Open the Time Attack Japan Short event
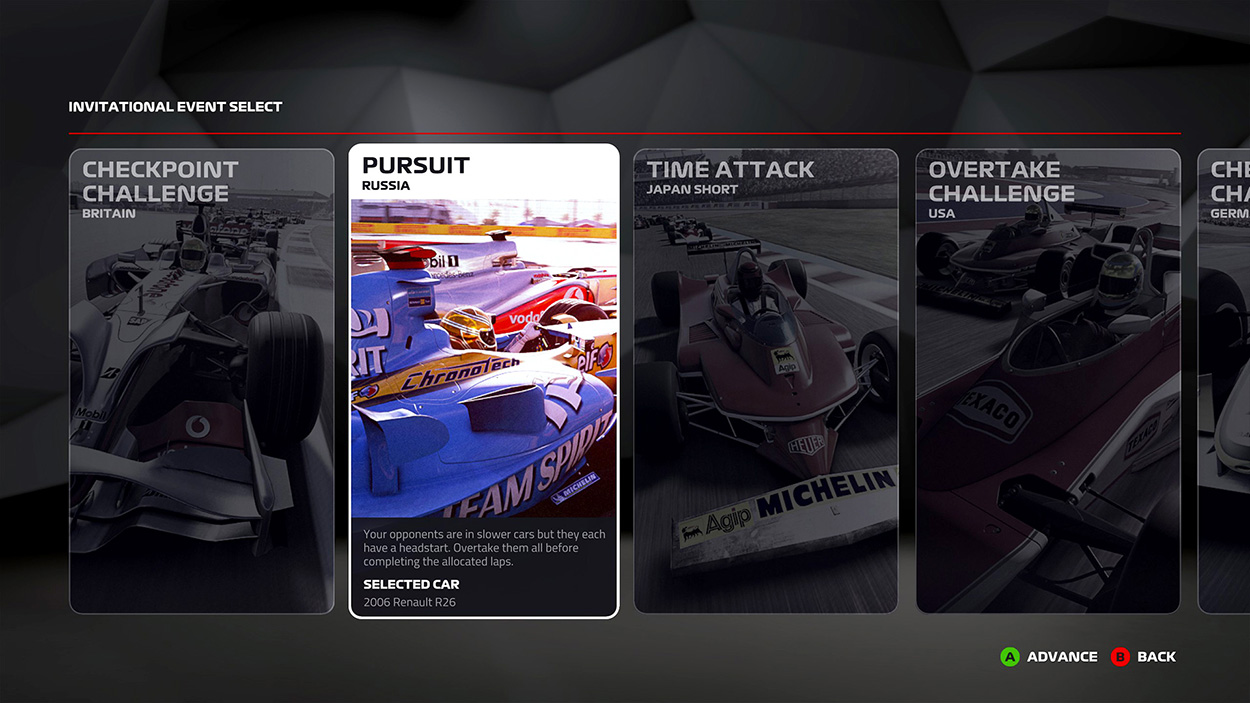1250x703 pixels. 766,381
